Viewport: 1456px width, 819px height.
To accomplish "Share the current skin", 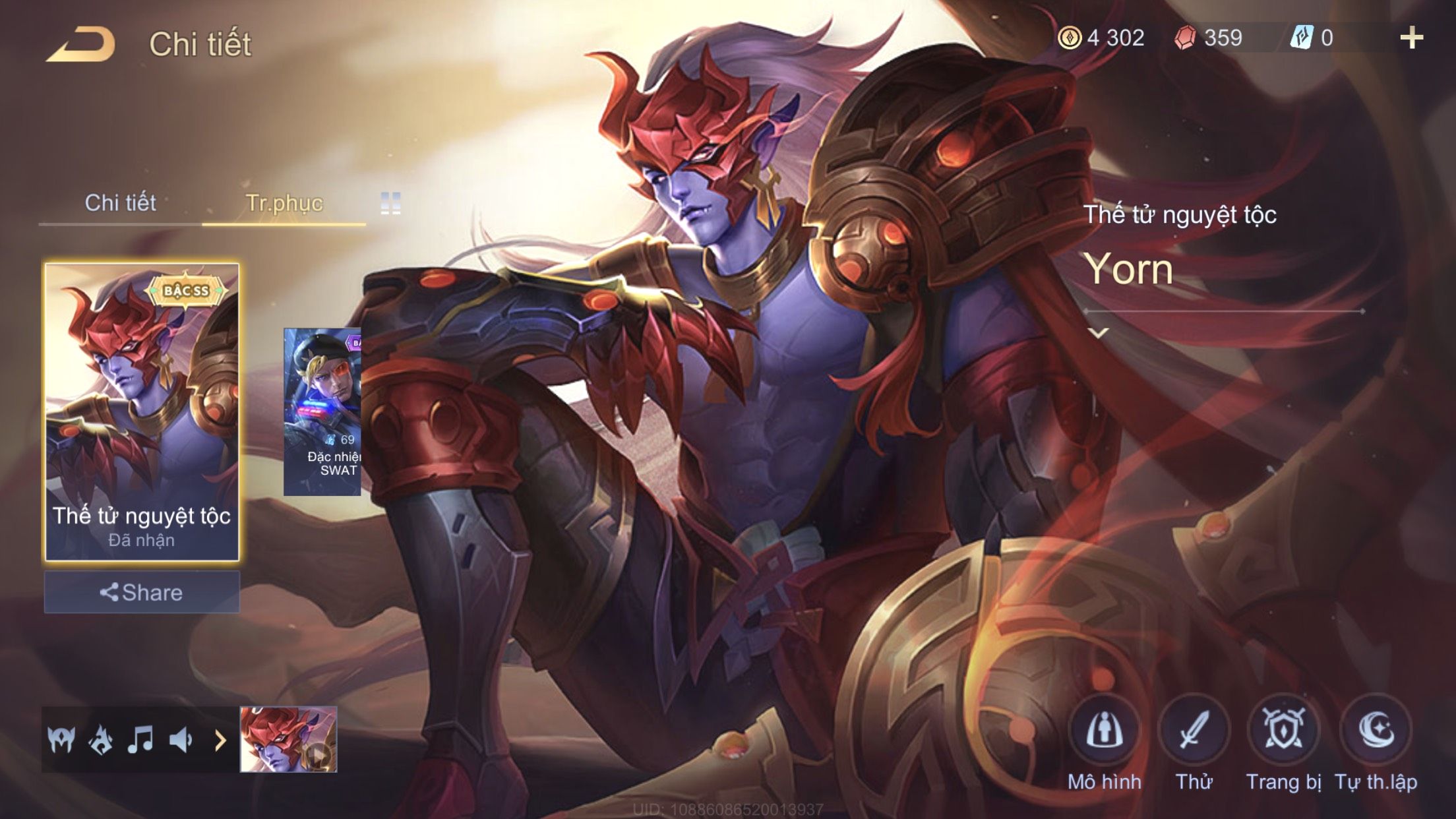I will pyautogui.click(x=142, y=592).
